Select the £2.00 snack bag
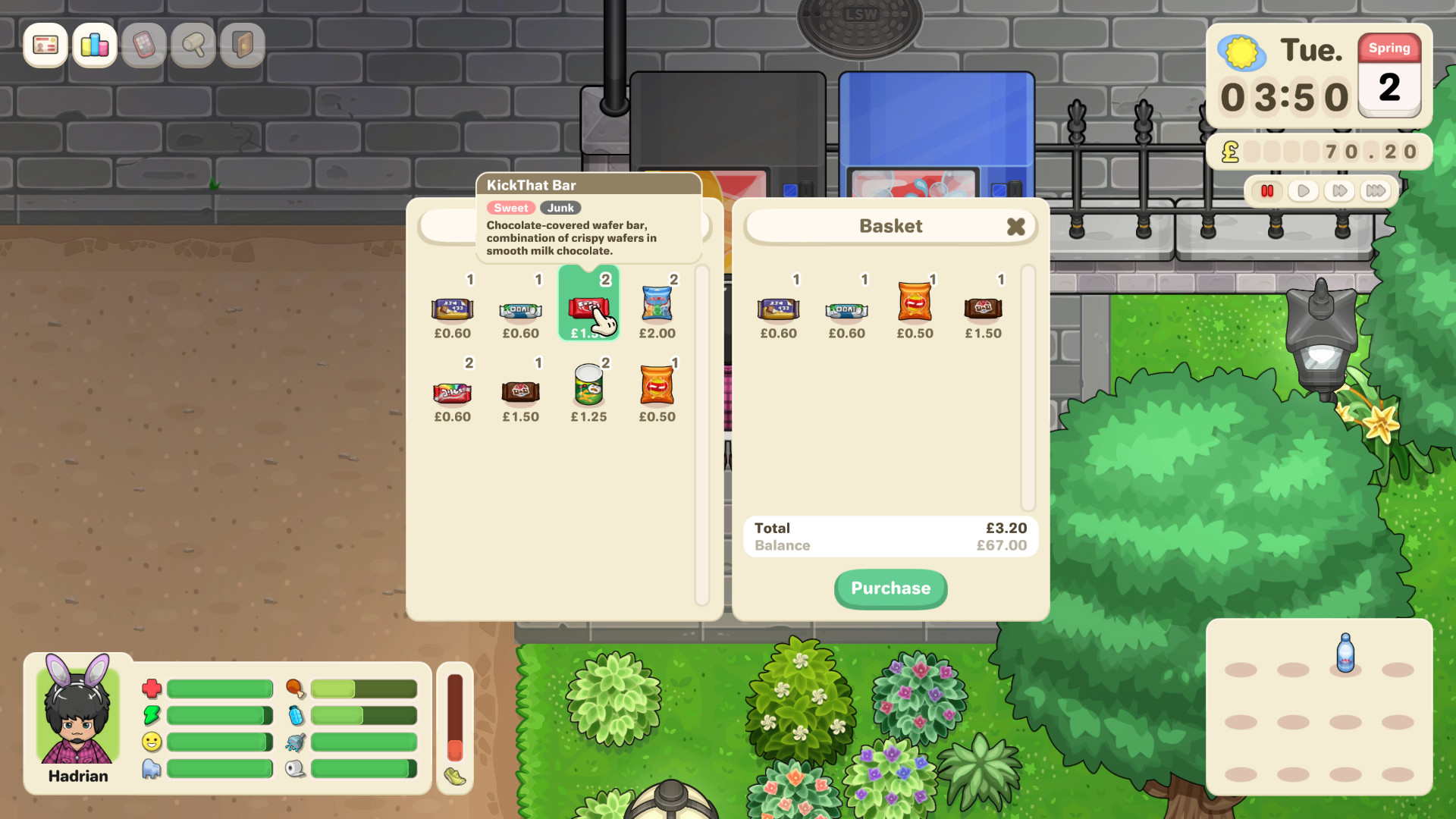The width and height of the screenshot is (1456, 819). coord(657,303)
